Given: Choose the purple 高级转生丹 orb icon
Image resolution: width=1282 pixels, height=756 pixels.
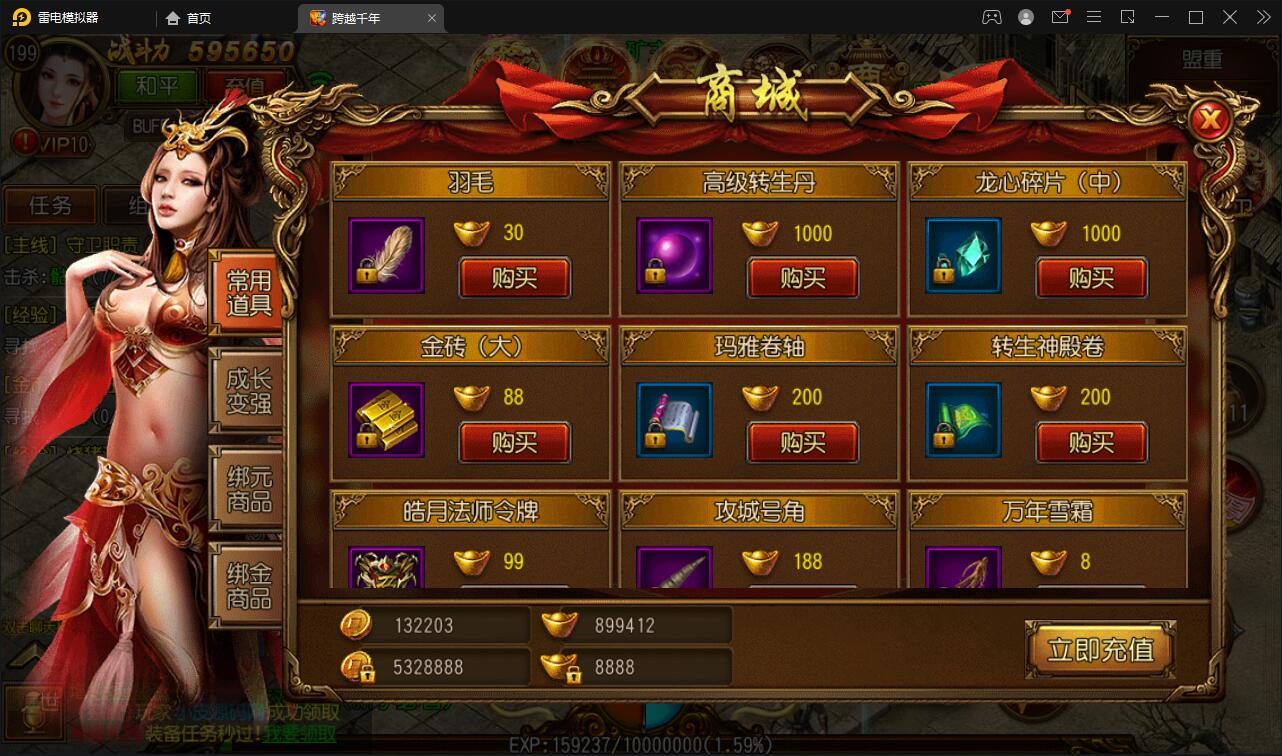Looking at the screenshot, I should click(x=674, y=256).
